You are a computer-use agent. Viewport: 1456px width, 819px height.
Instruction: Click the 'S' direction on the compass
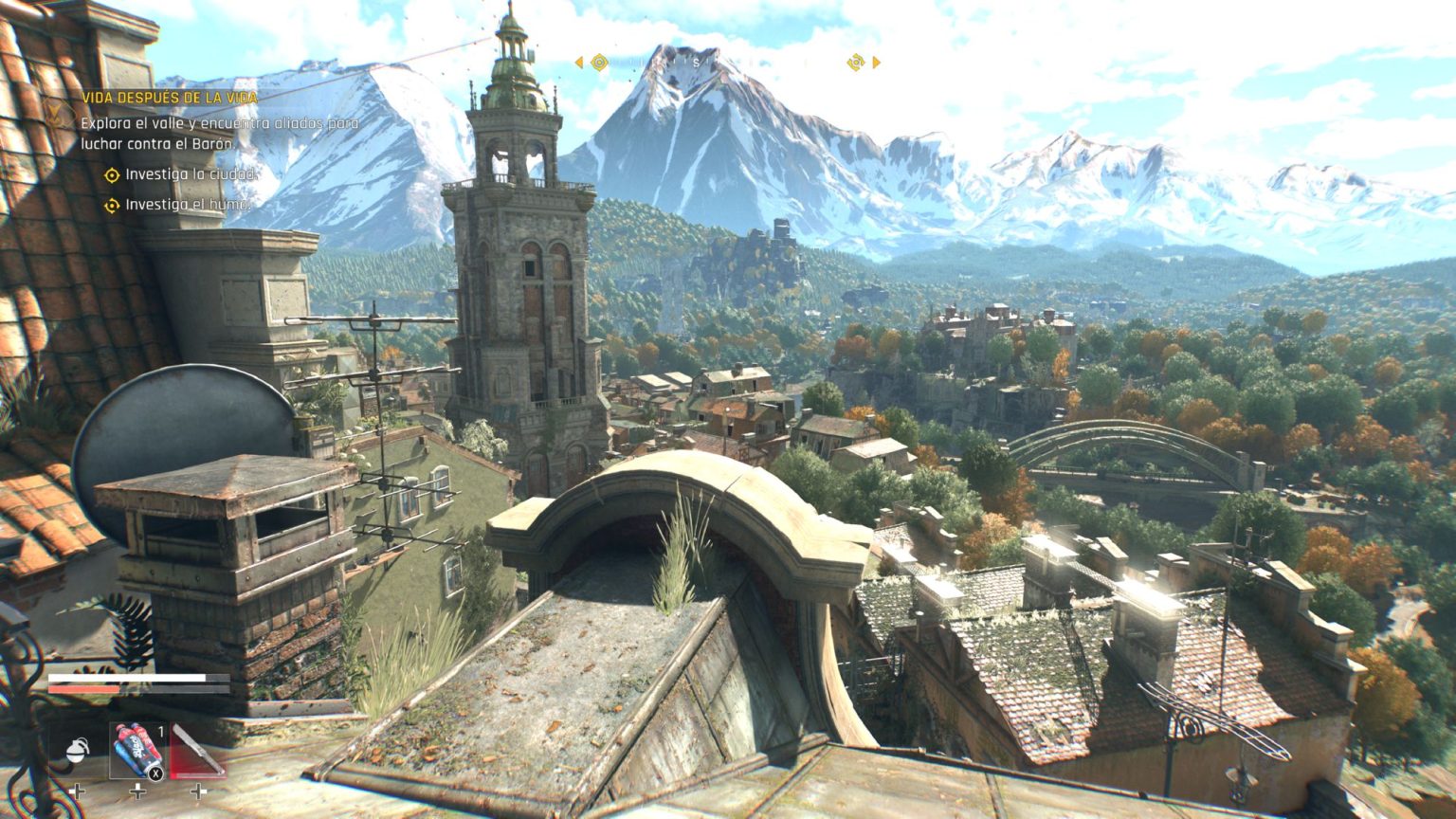coord(697,64)
